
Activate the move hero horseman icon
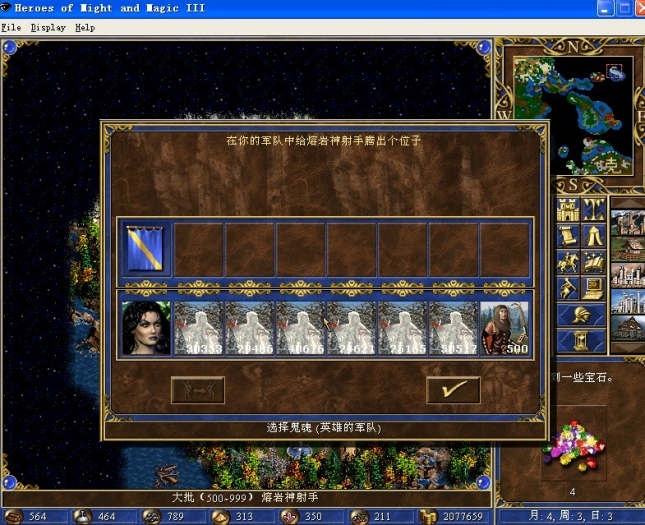pyautogui.click(x=568, y=262)
